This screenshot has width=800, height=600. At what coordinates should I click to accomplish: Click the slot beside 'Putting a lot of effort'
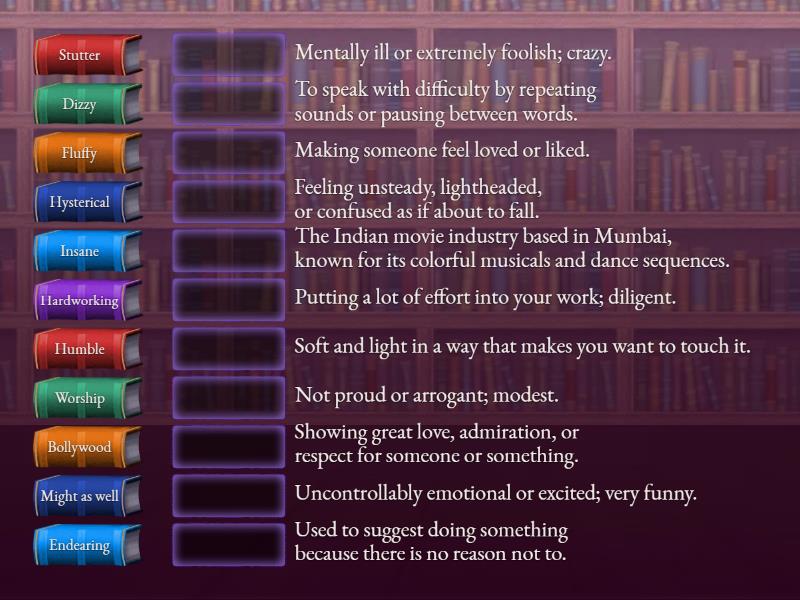229,299
